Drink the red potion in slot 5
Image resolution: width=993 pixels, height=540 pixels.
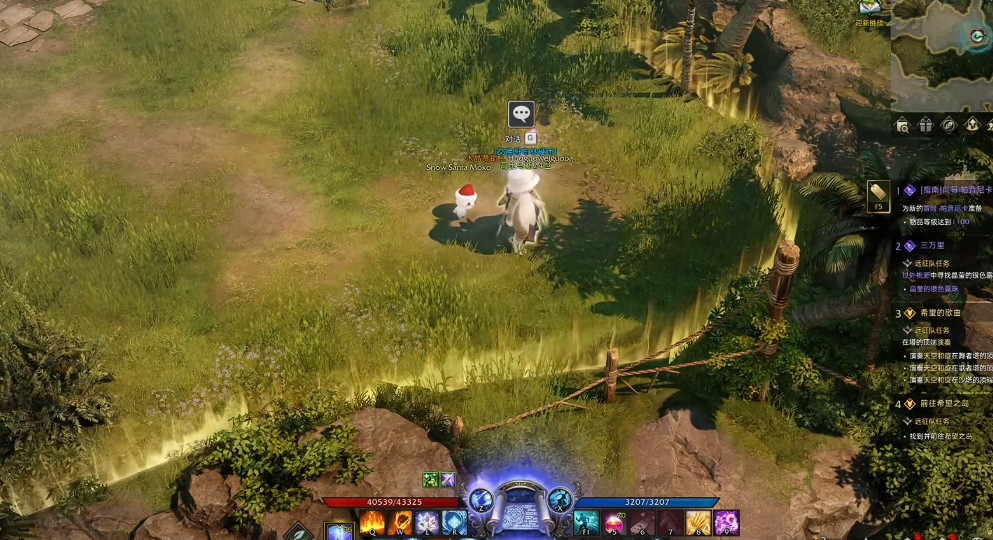point(613,522)
